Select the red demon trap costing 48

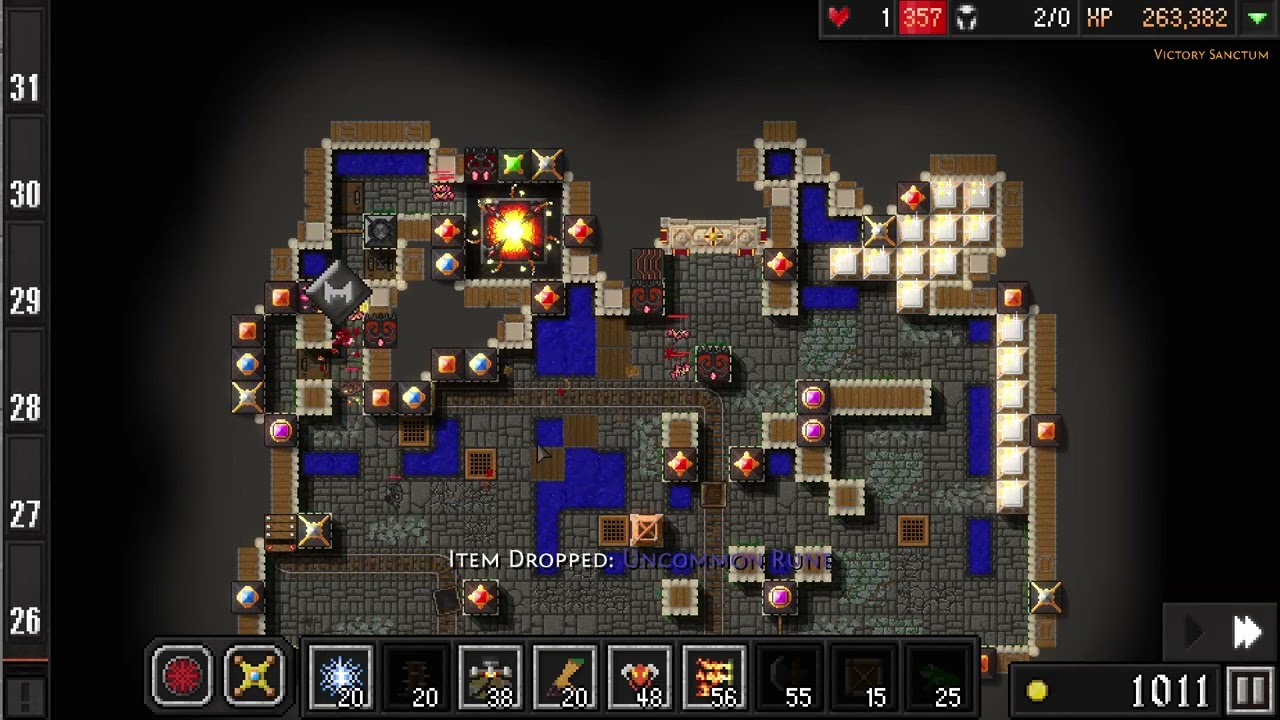click(640, 677)
